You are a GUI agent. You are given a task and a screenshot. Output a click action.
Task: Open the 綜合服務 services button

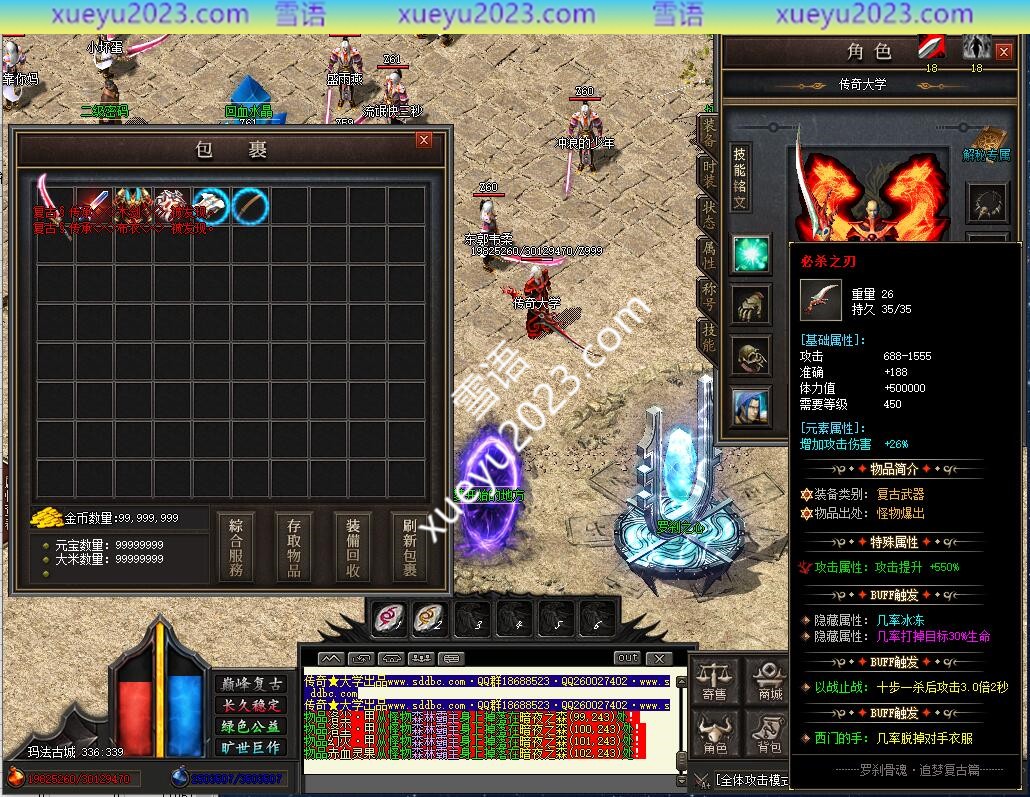[x=236, y=547]
